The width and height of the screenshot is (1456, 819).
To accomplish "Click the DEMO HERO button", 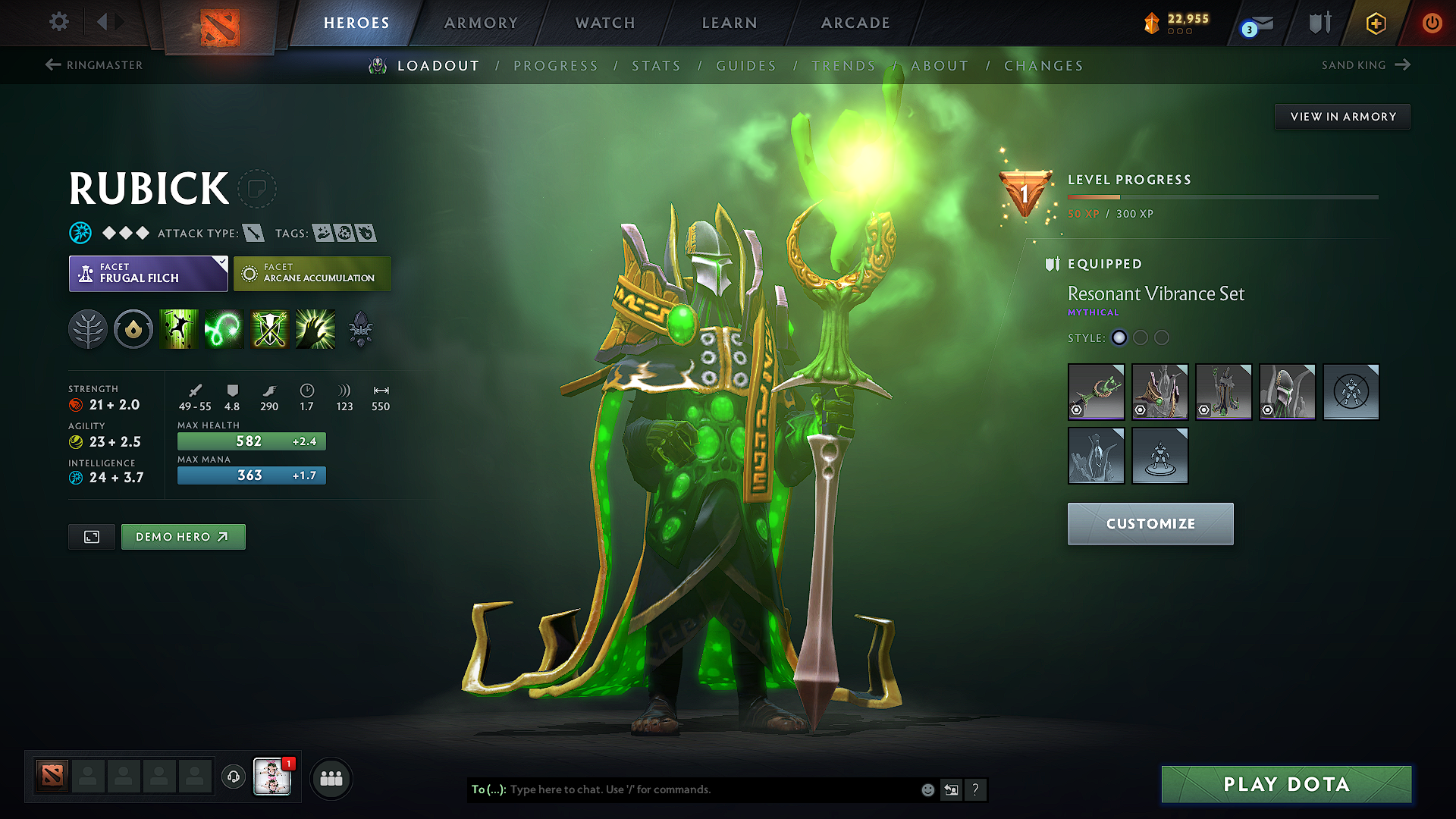I will tap(183, 536).
